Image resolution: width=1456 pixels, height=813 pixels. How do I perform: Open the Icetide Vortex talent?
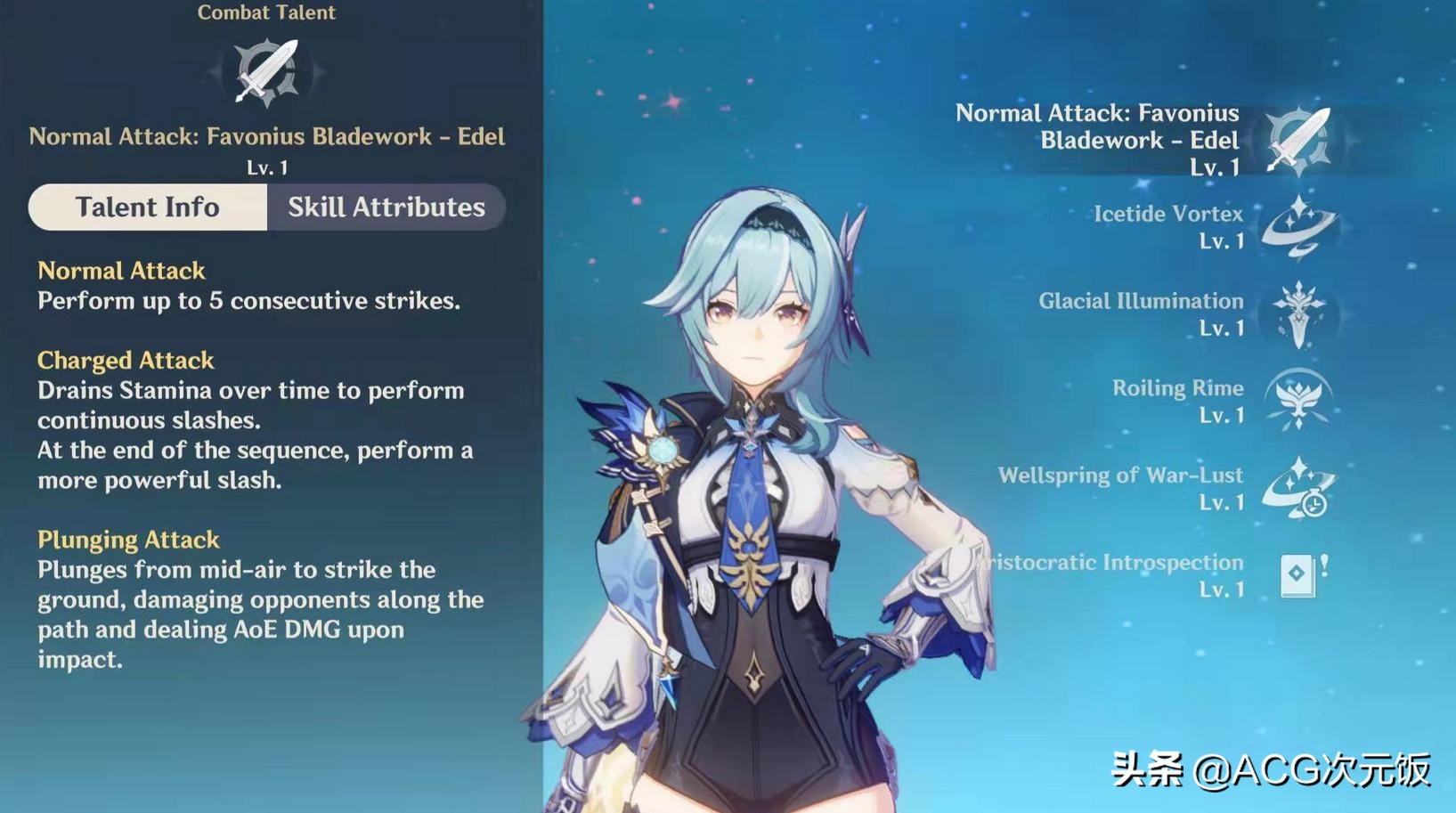(x=1297, y=227)
